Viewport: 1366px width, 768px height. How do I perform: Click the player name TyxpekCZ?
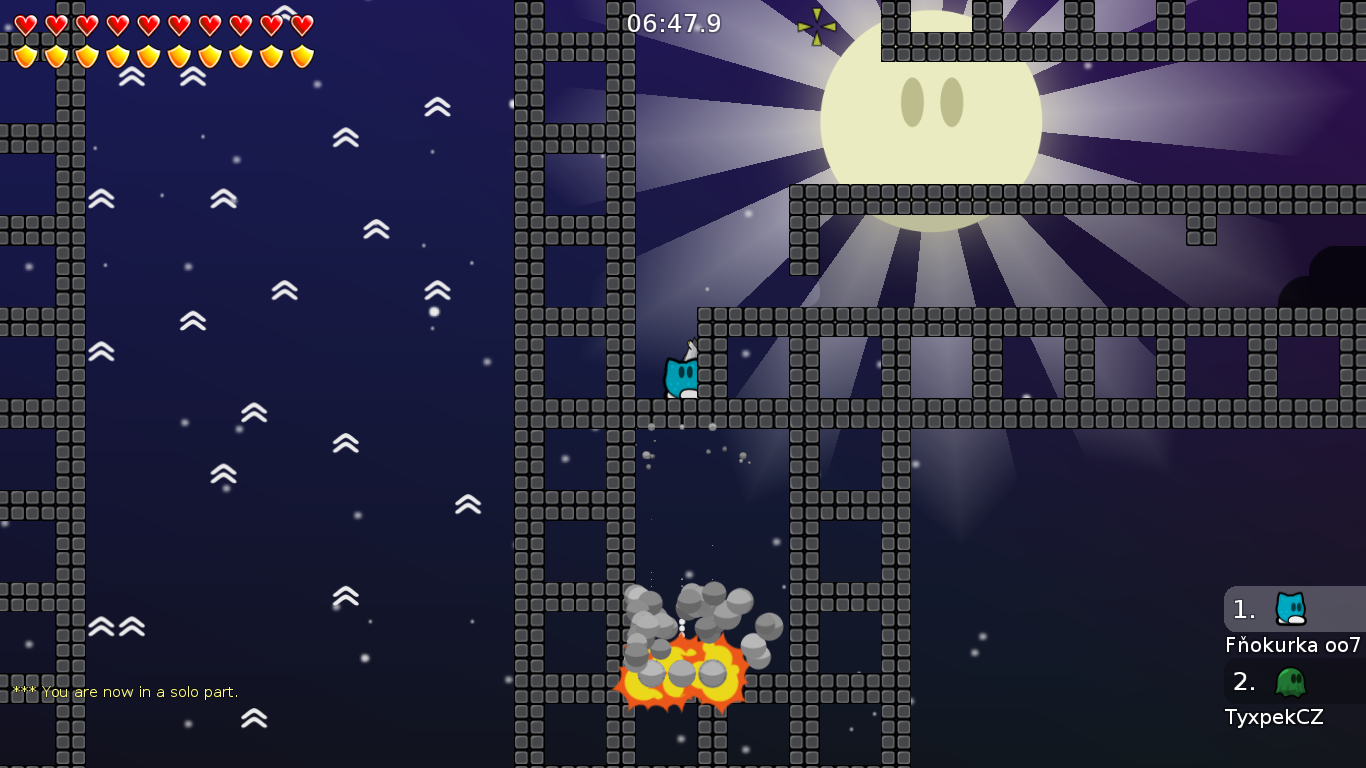[1275, 717]
